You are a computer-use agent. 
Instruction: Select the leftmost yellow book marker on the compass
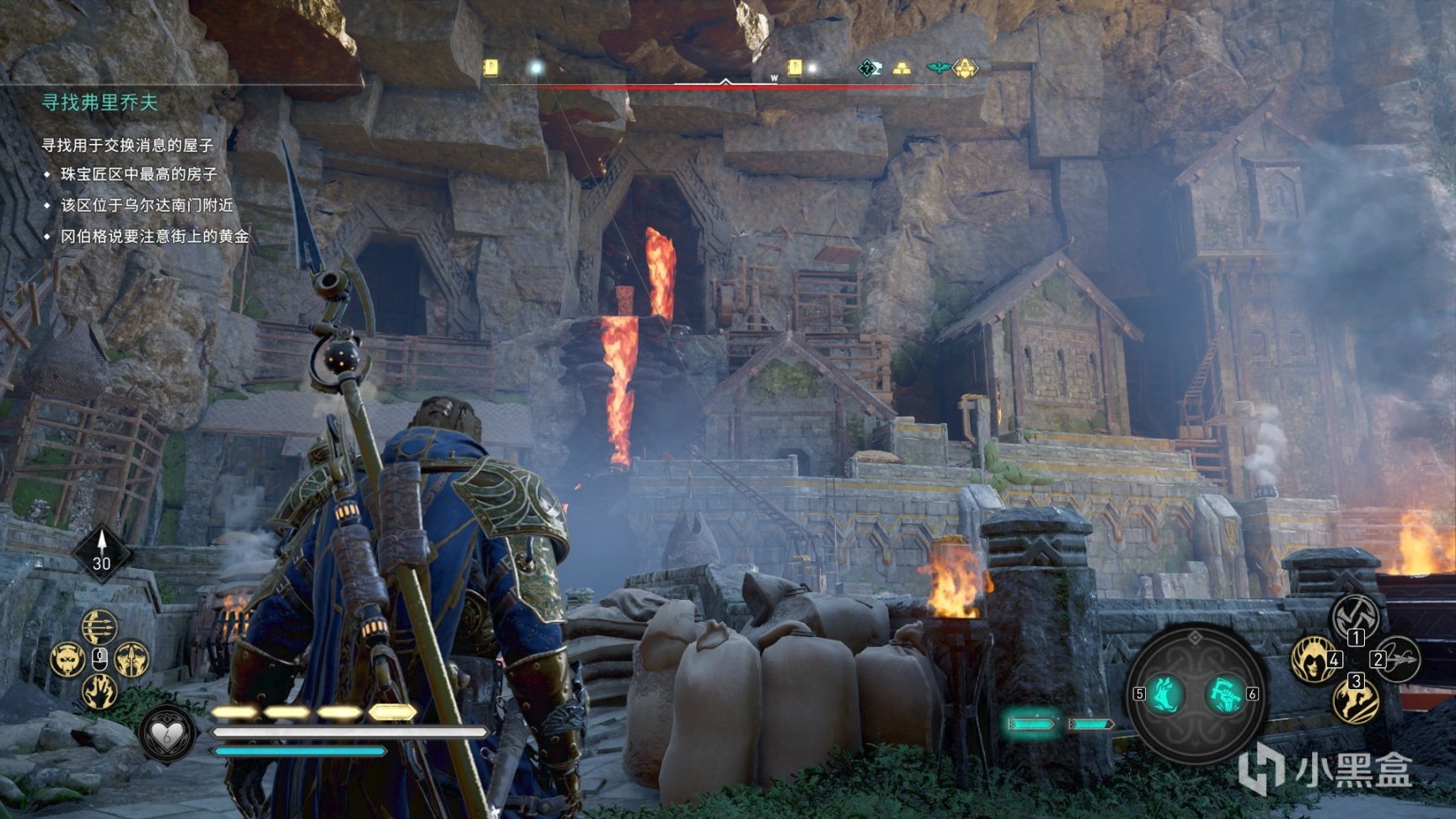(490, 67)
